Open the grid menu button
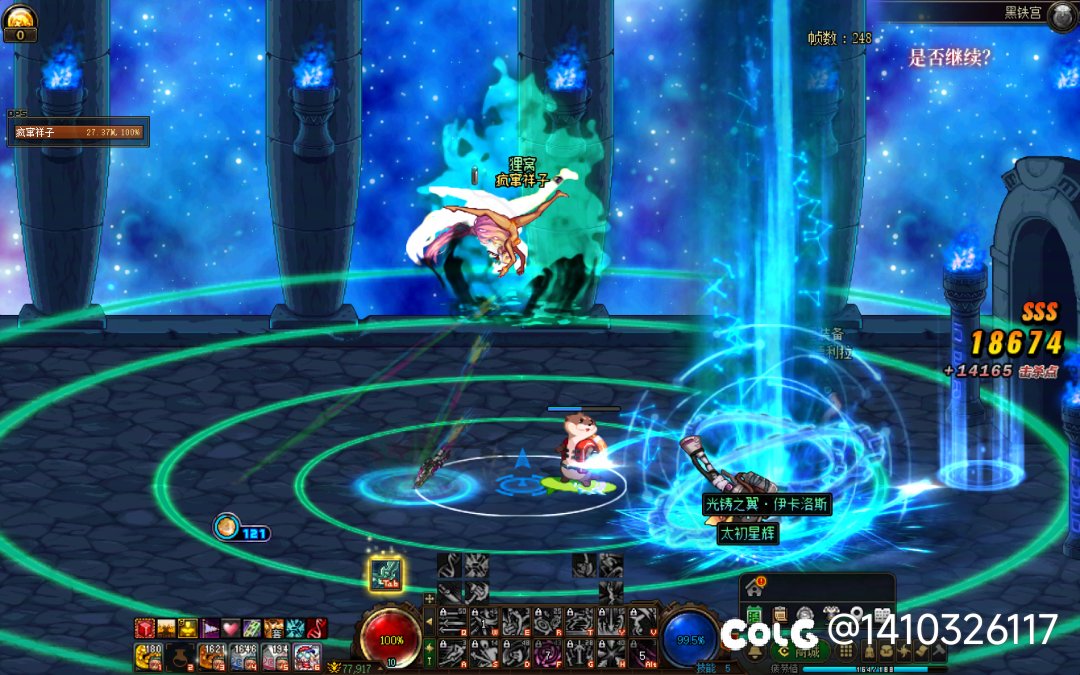Viewport: 1080px width, 675px height. 846,651
